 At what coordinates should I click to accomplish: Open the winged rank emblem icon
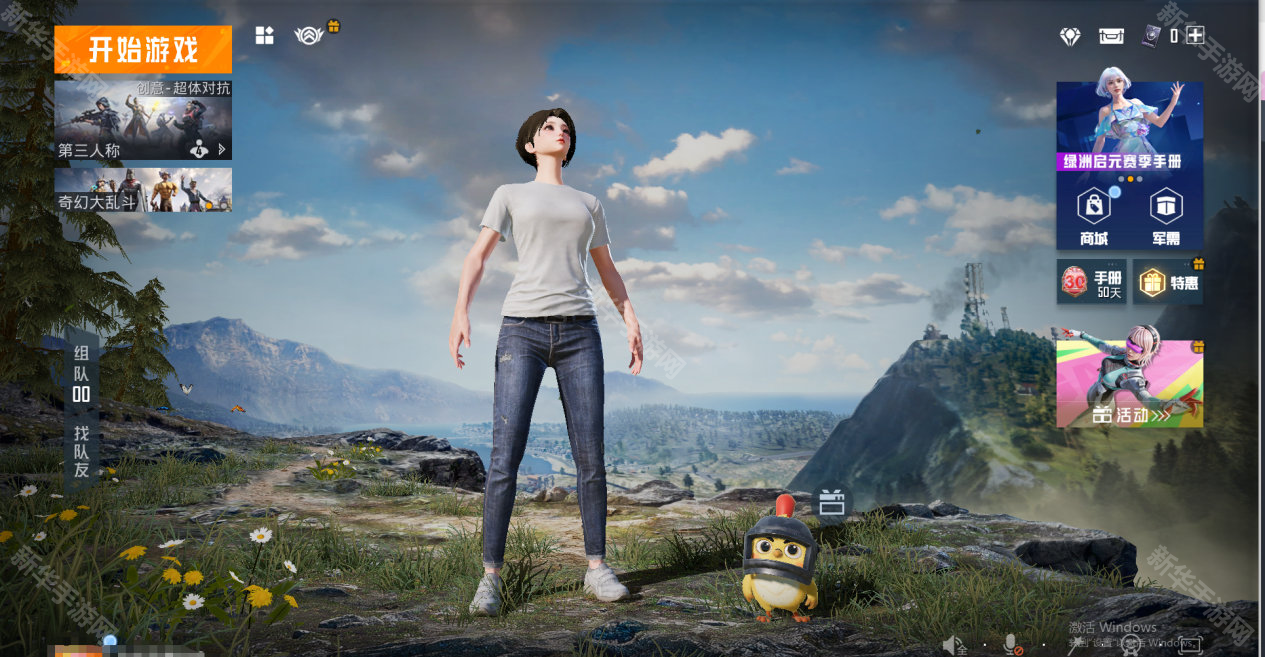point(309,35)
